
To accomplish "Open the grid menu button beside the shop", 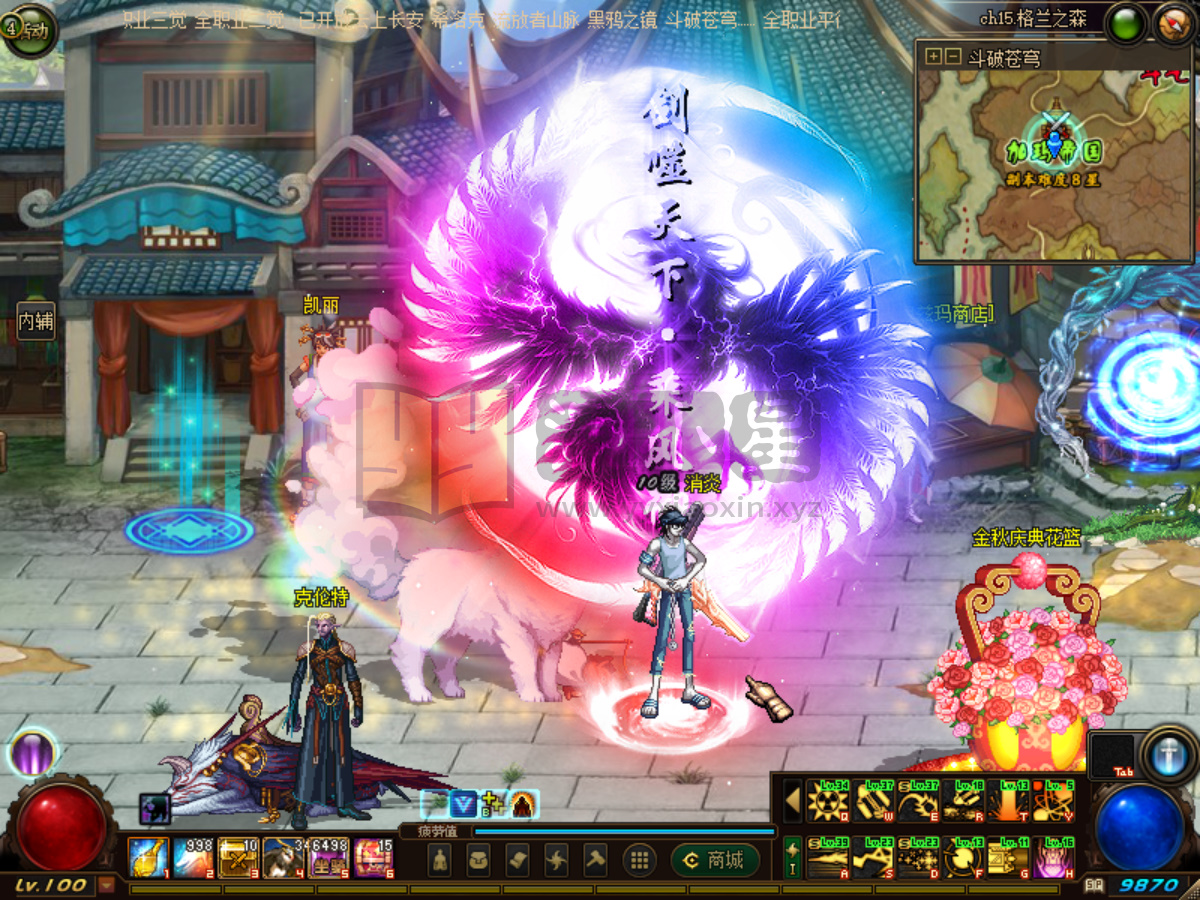I will tap(639, 859).
